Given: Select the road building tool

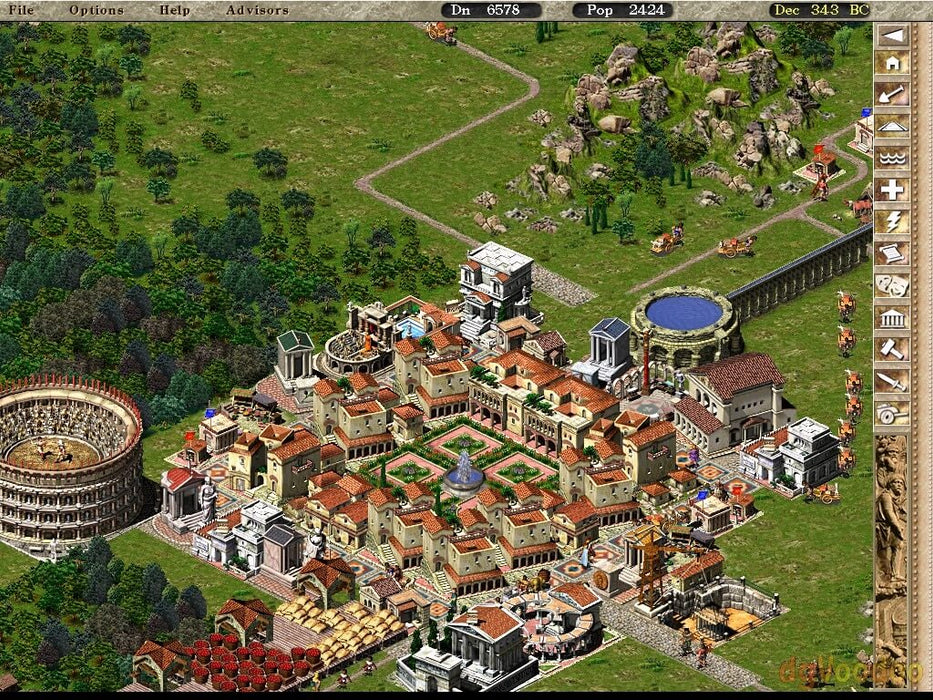Looking at the screenshot, I should (892, 127).
